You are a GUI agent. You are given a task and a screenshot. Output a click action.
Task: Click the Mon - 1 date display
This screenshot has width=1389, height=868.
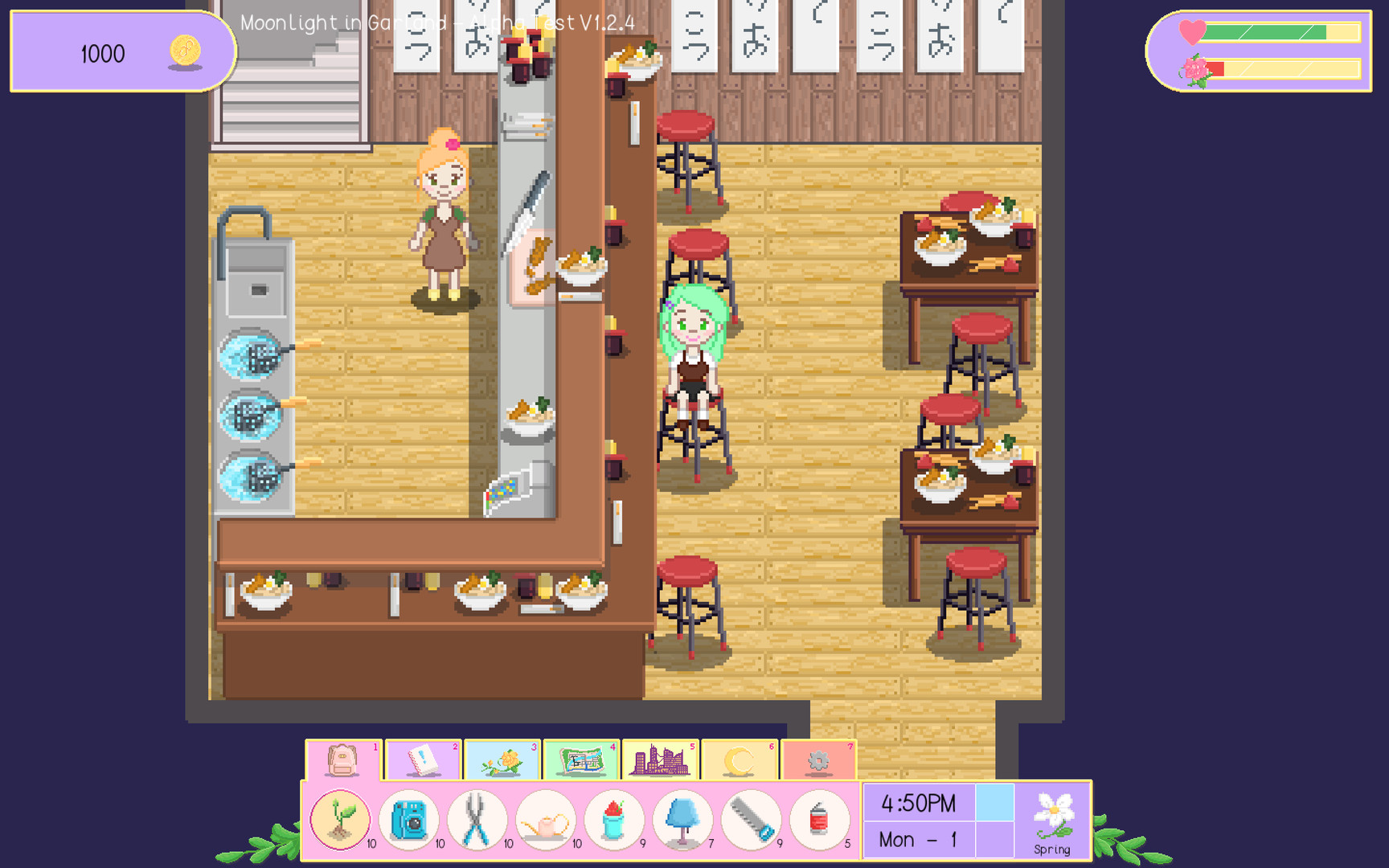[916, 839]
